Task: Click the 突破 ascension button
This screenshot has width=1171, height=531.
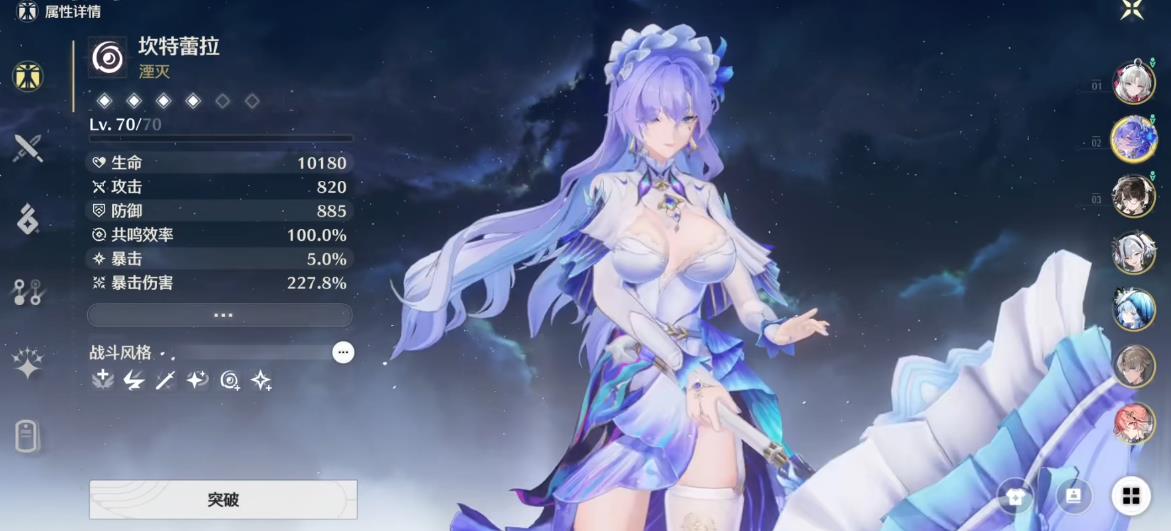Action: (x=223, y=499)
